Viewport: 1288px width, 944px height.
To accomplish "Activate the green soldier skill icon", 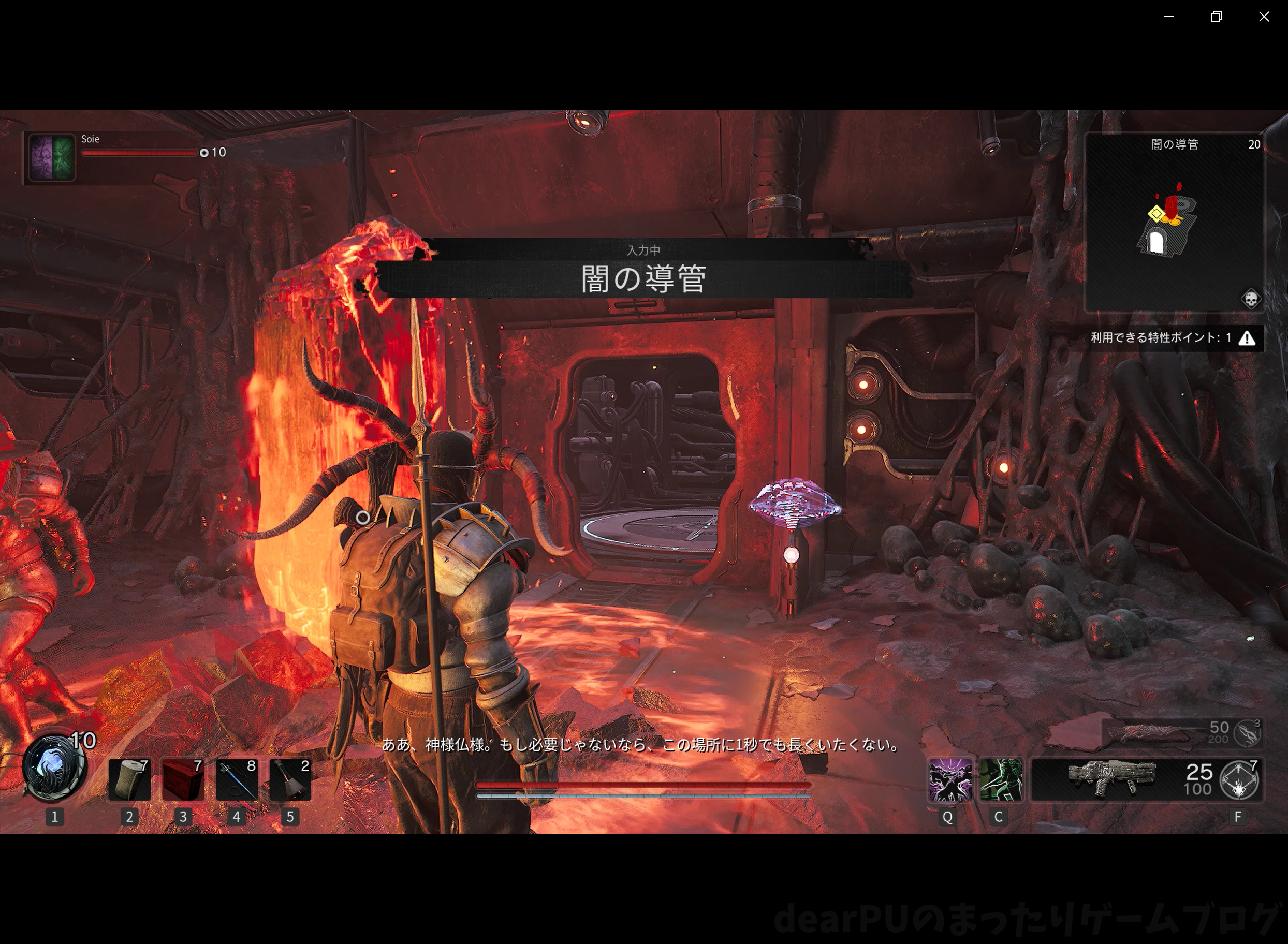I will 1001,780.
